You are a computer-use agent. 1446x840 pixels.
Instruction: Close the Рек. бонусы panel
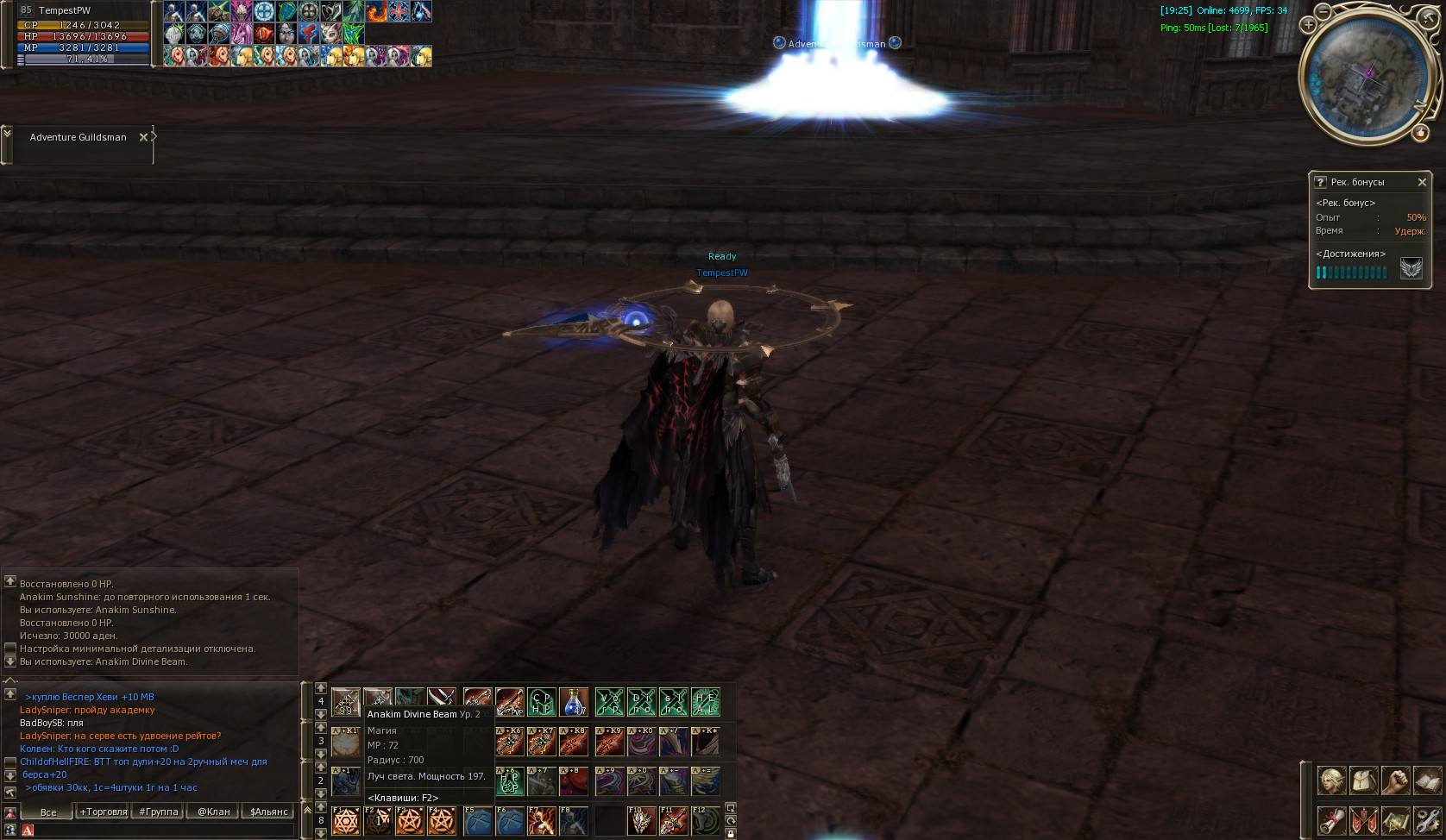click(x=1422, y=182)
